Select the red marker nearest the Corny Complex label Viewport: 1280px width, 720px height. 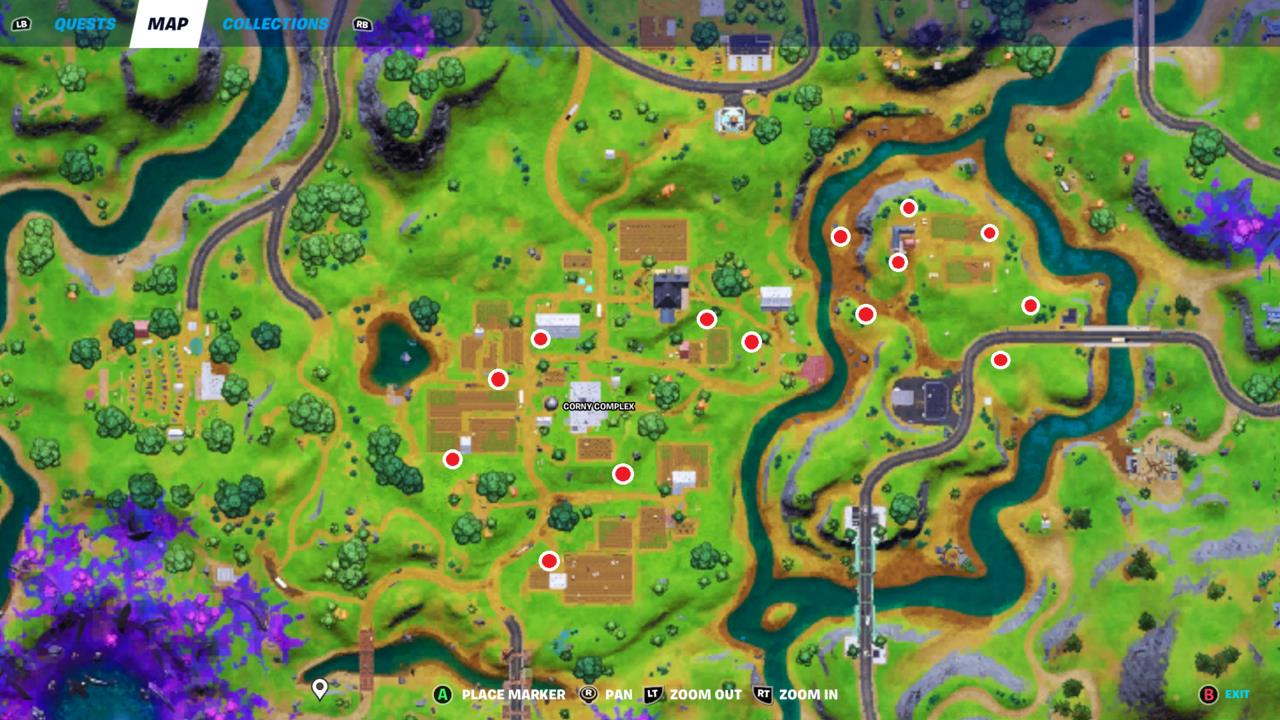pos(623,473)
